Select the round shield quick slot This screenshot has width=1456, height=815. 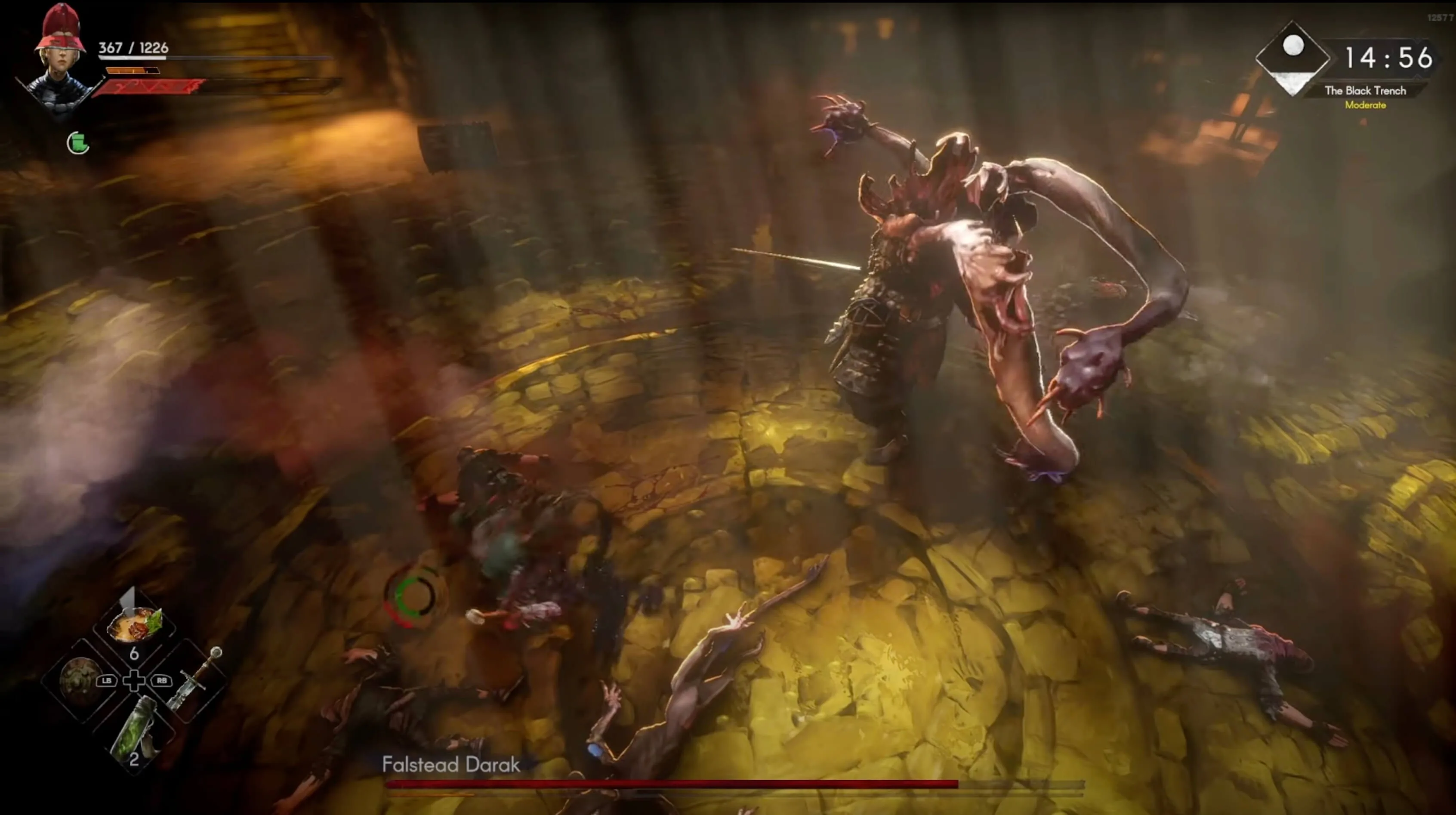[81, 680]
